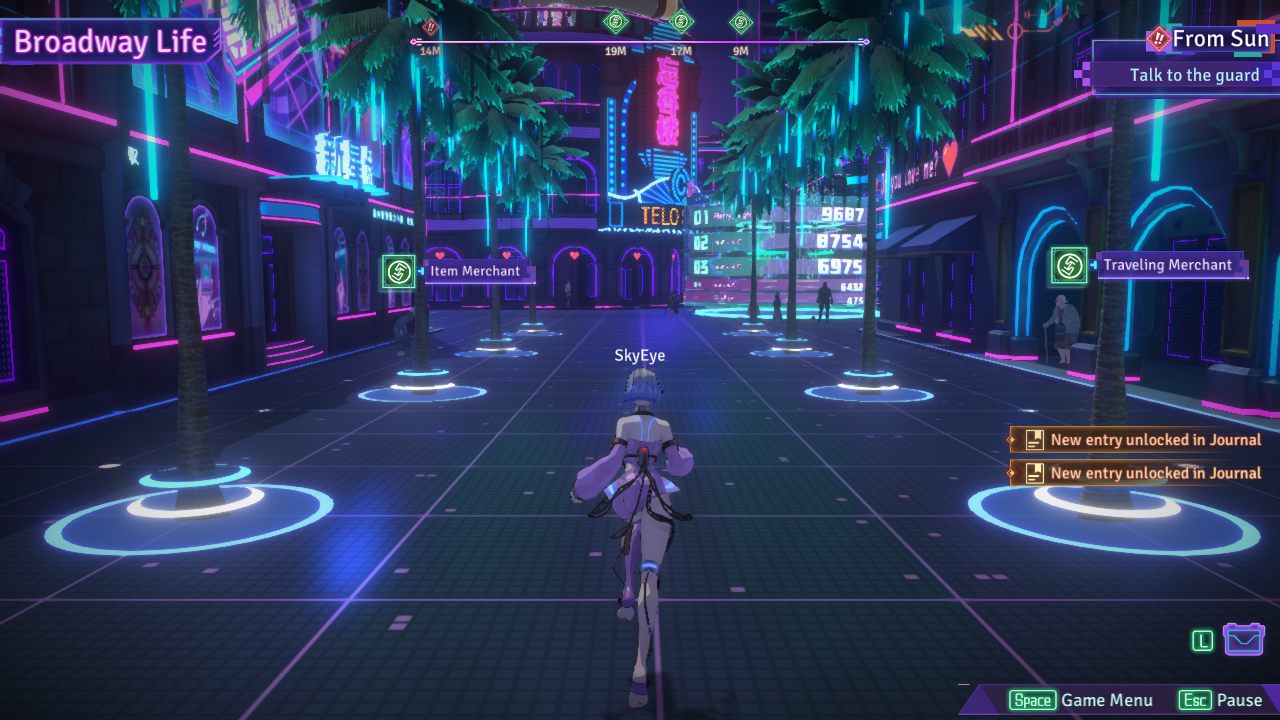Select the 19M merchant marker on the compass
Viewport: 1280px width, 720px height.
pos(616,21)
